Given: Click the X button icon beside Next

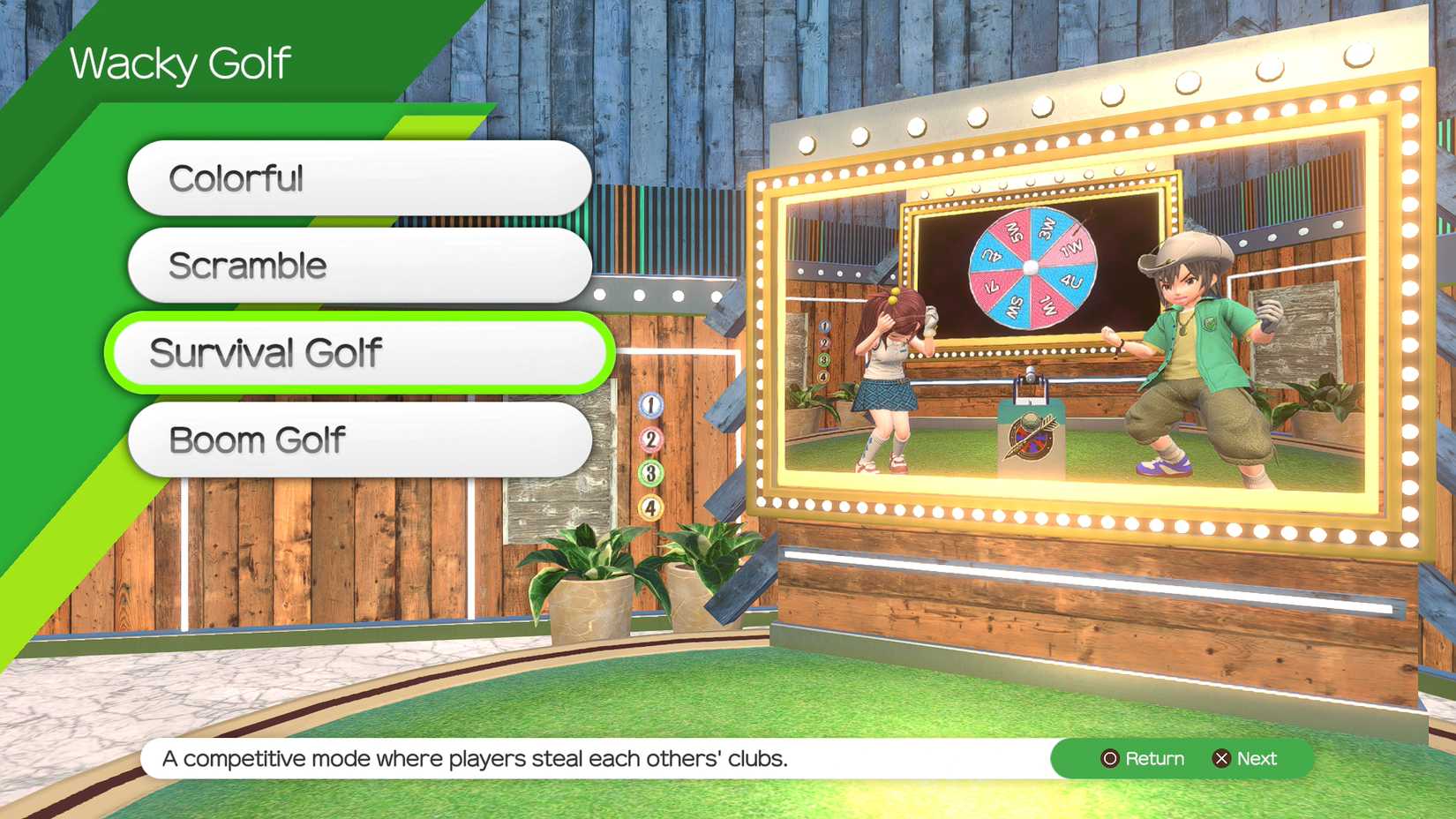Looking at the screenshot, I should tap(1221, 758).
